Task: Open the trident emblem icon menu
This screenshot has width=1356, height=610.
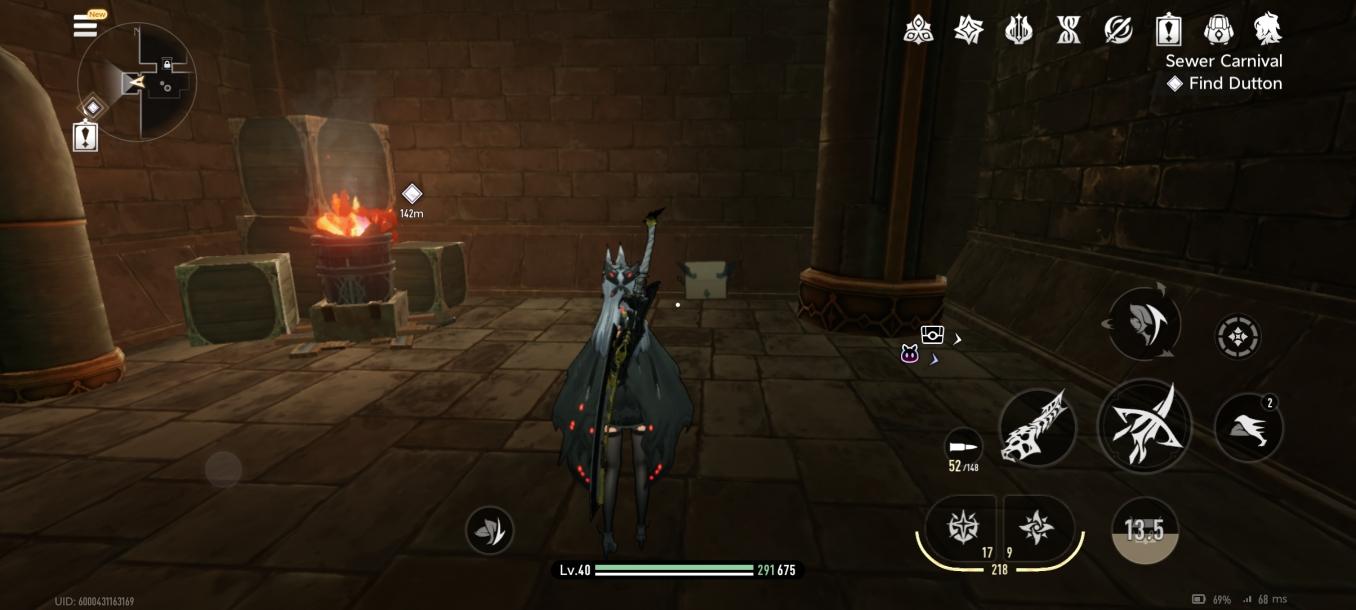Action: pos(1018,30)
